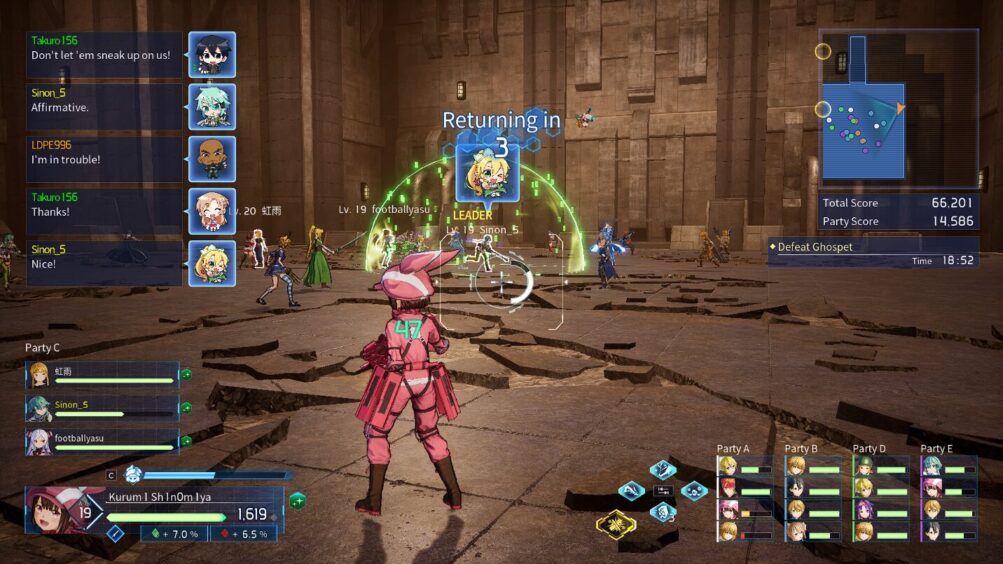The height and width of the screenshot is (564, 1003).
Task: Select footballyasu's row in Party C
Action: 102,442
